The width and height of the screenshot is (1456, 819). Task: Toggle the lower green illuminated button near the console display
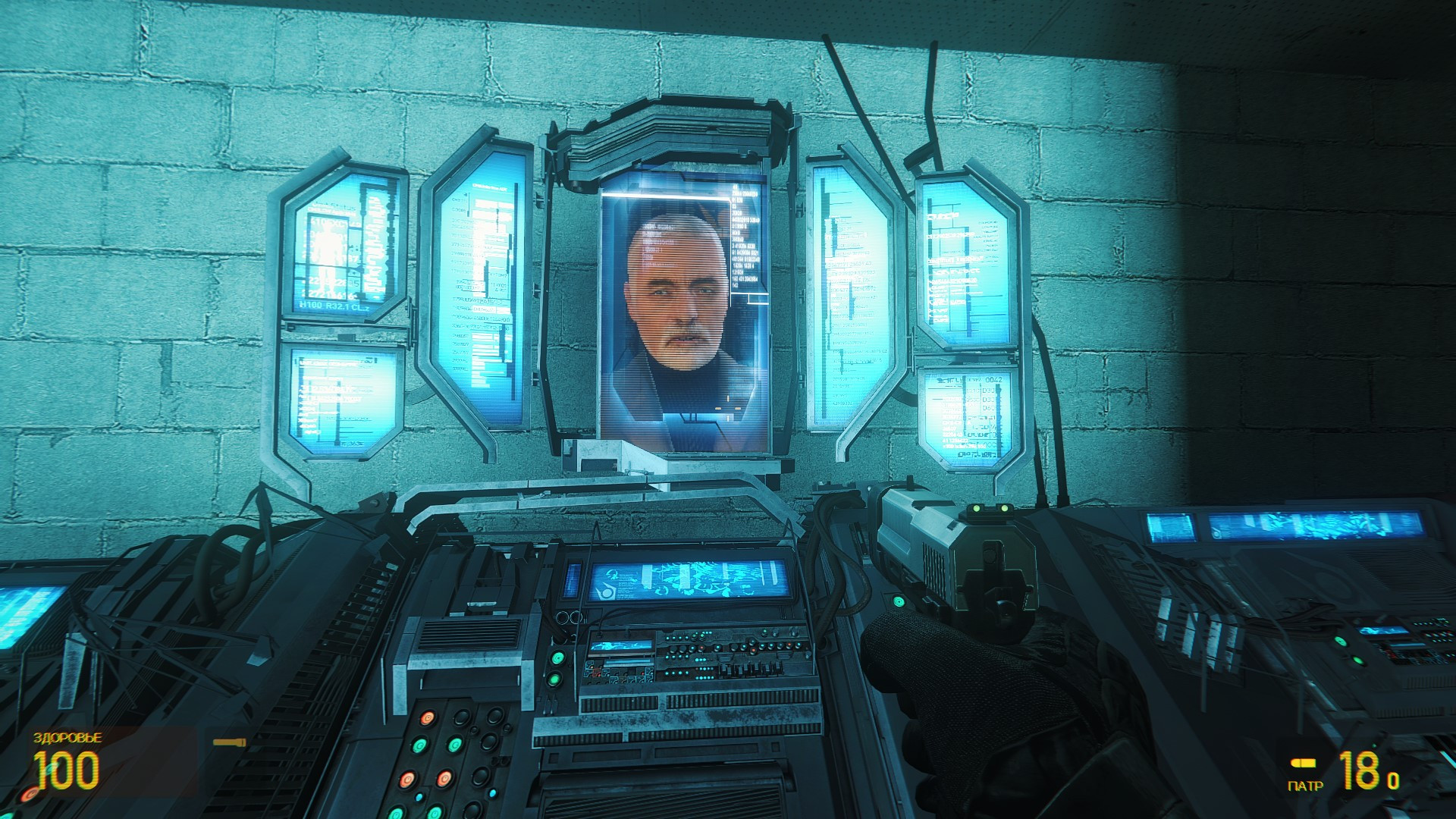click(555, 680)
